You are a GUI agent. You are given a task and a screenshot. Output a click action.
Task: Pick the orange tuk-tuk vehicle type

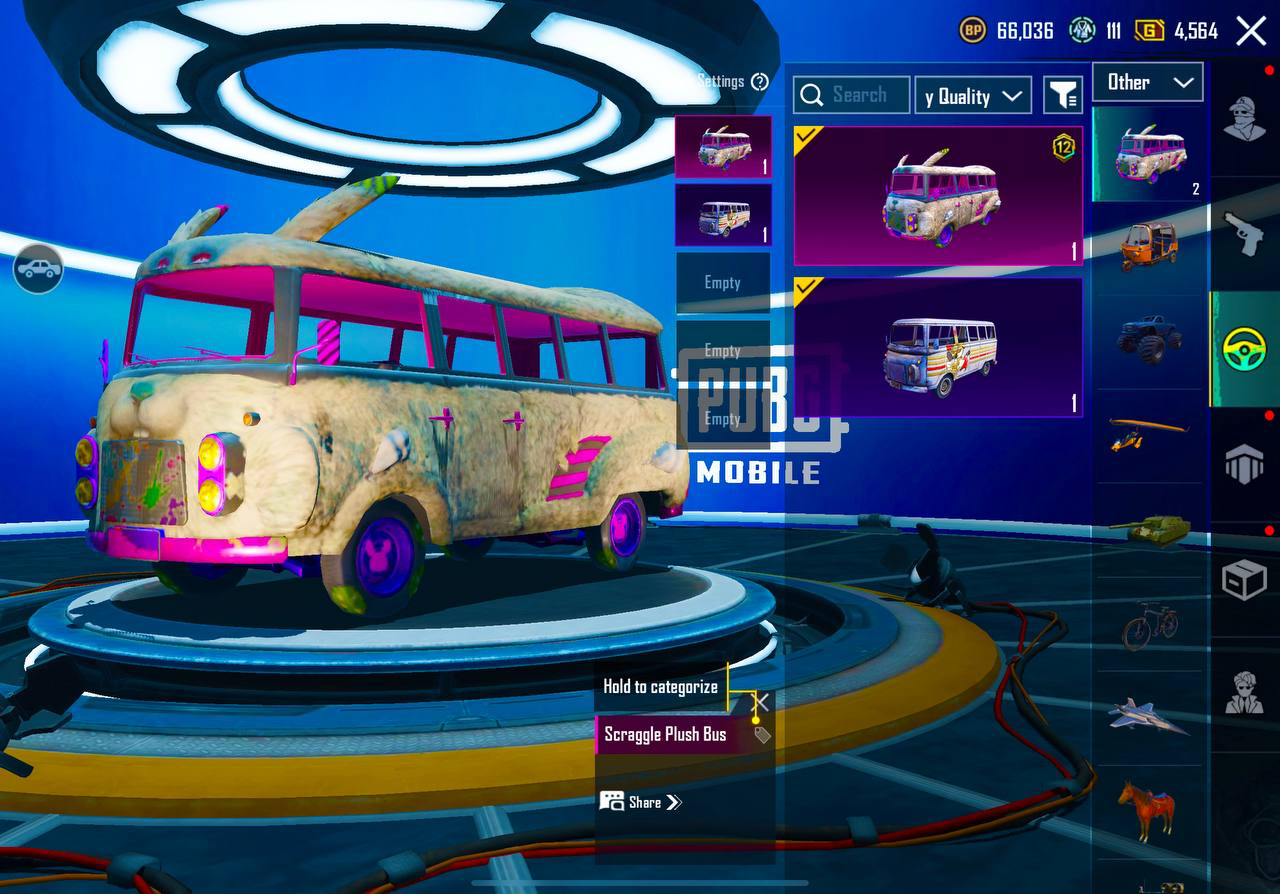click(1148, 244)
